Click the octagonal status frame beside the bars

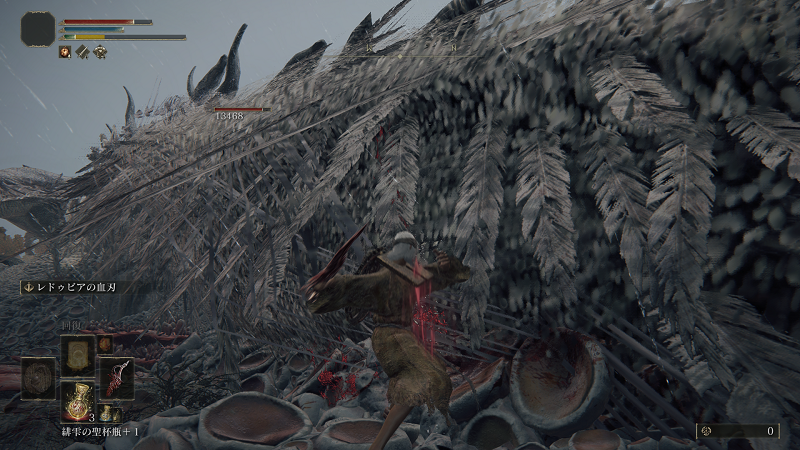point(38,28)
